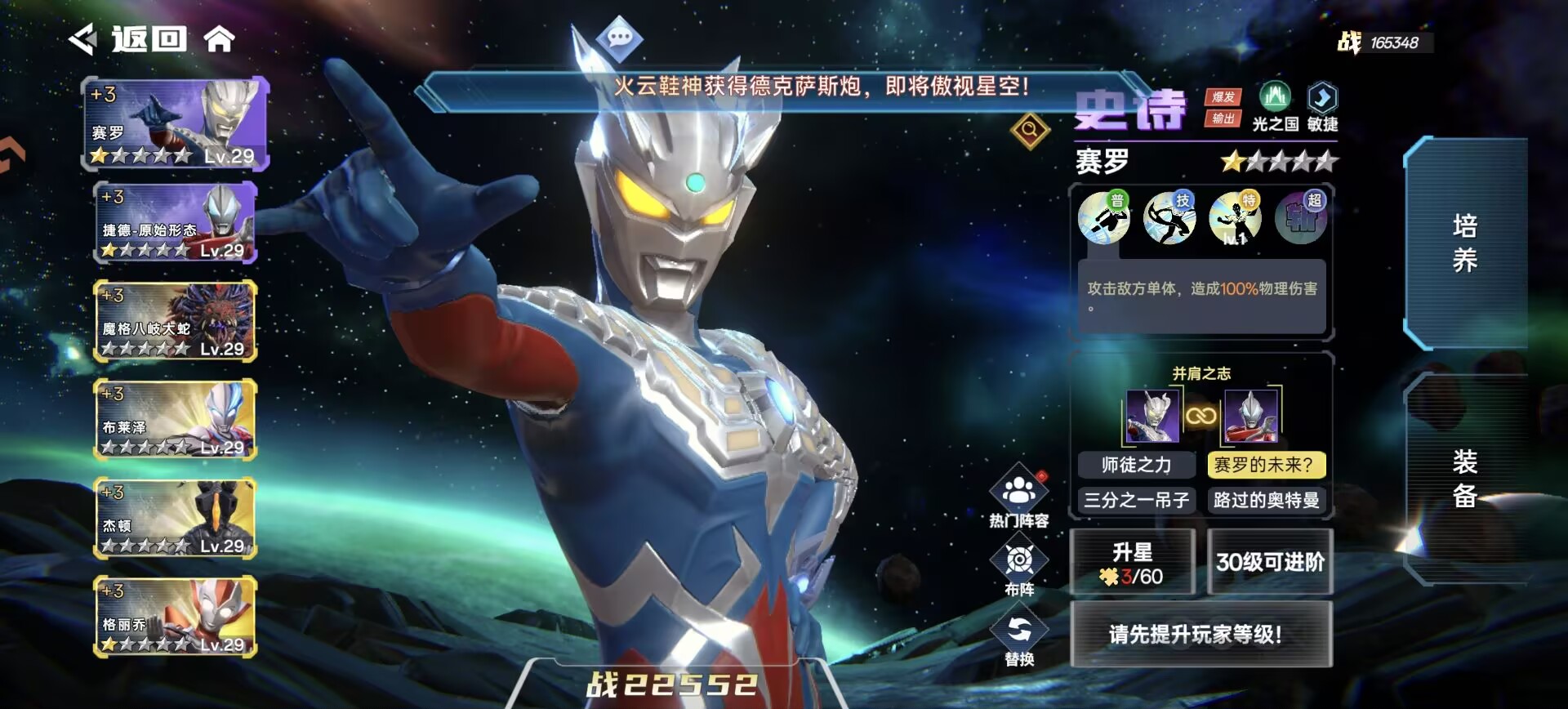
Task: Open the 布阵 formation screen
Action: (x=1019, y=566)
